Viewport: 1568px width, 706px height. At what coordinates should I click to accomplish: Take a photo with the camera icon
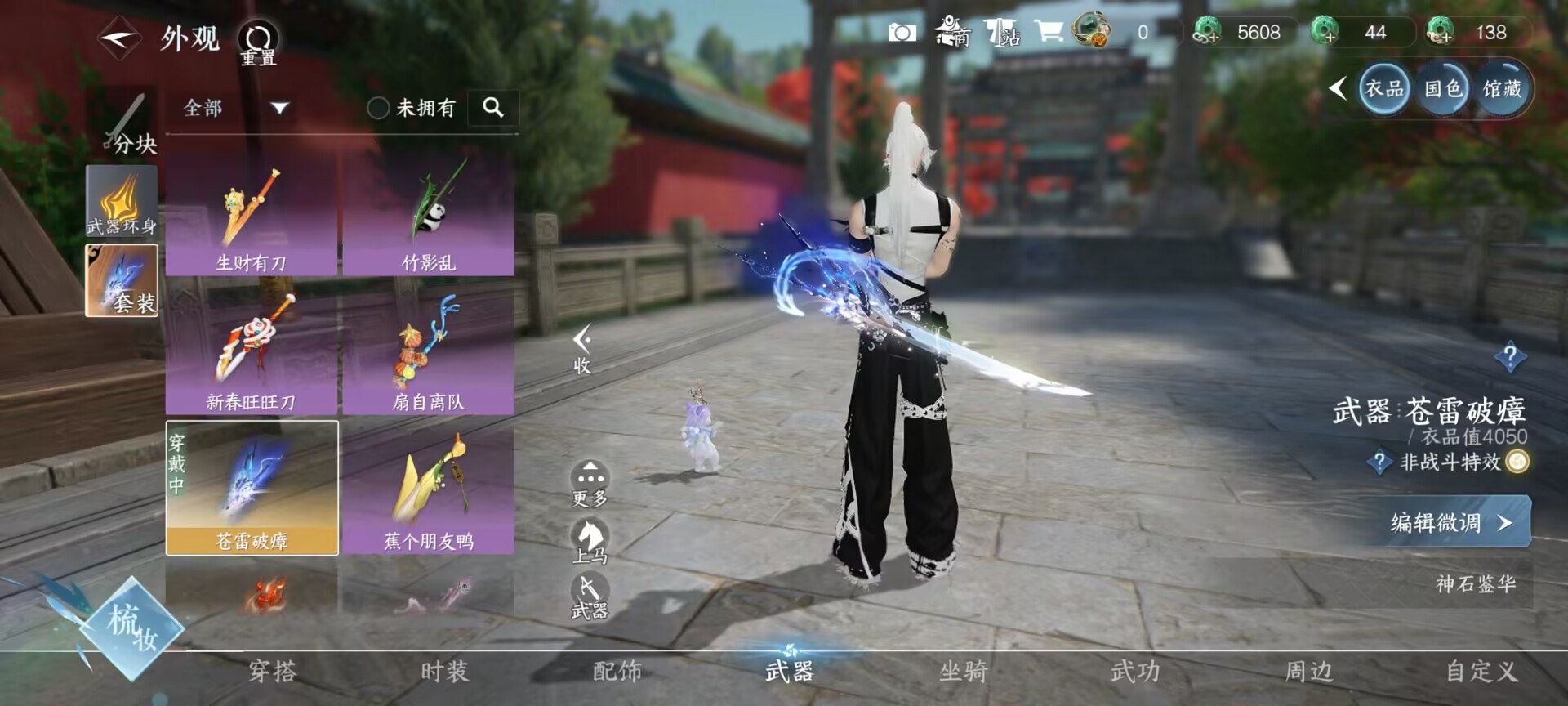click(902, 33)
